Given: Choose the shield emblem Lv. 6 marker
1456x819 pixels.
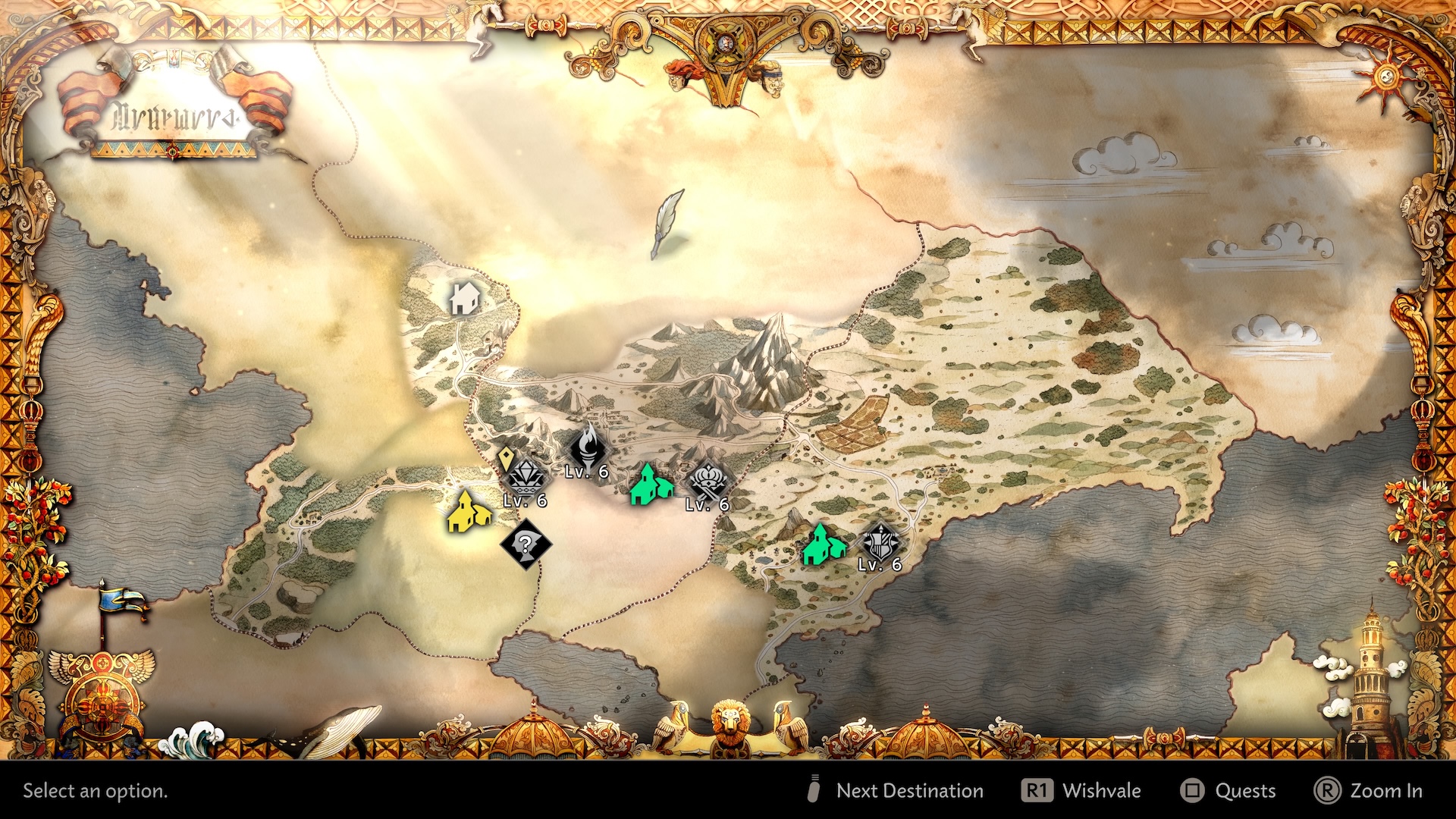Looking at the screenshot, I should [880, 544].
